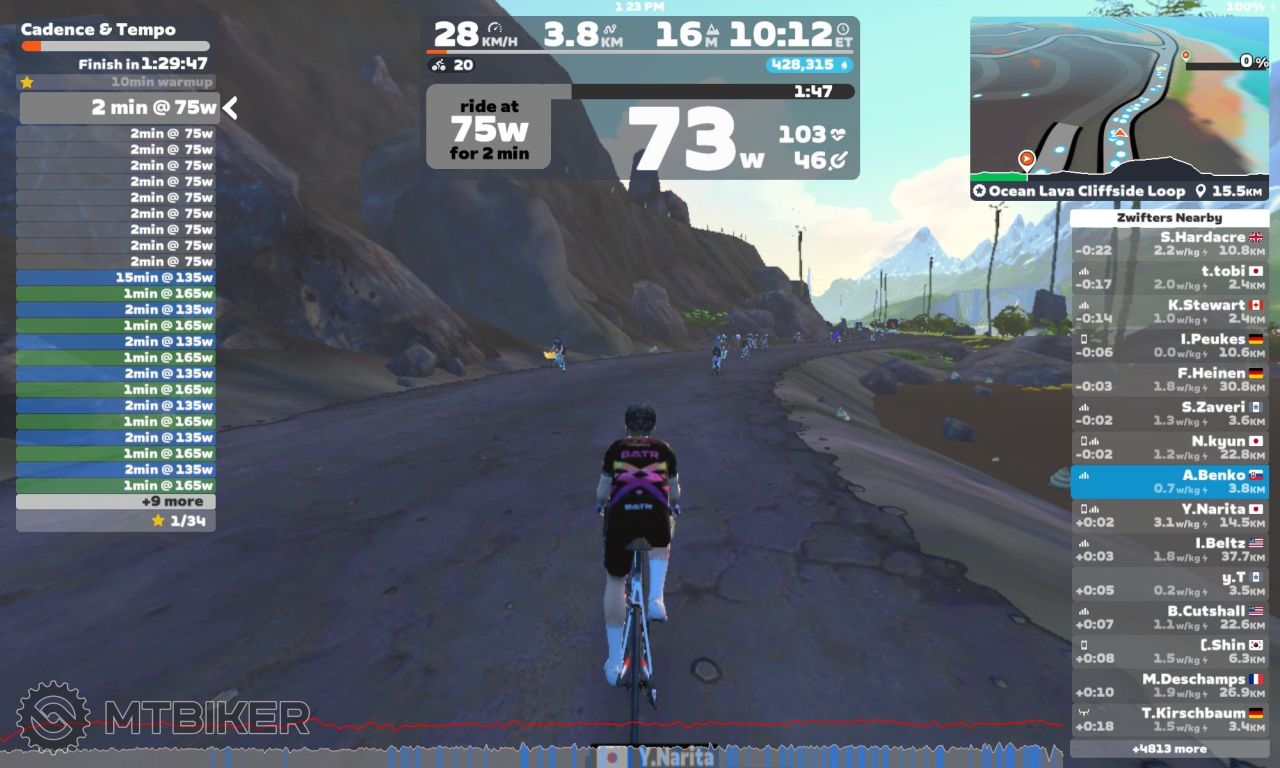1280x768 pixels.
Task: Select K.Stewart in the rider list
Action: pyautogui.click(x=1169, y=312)
